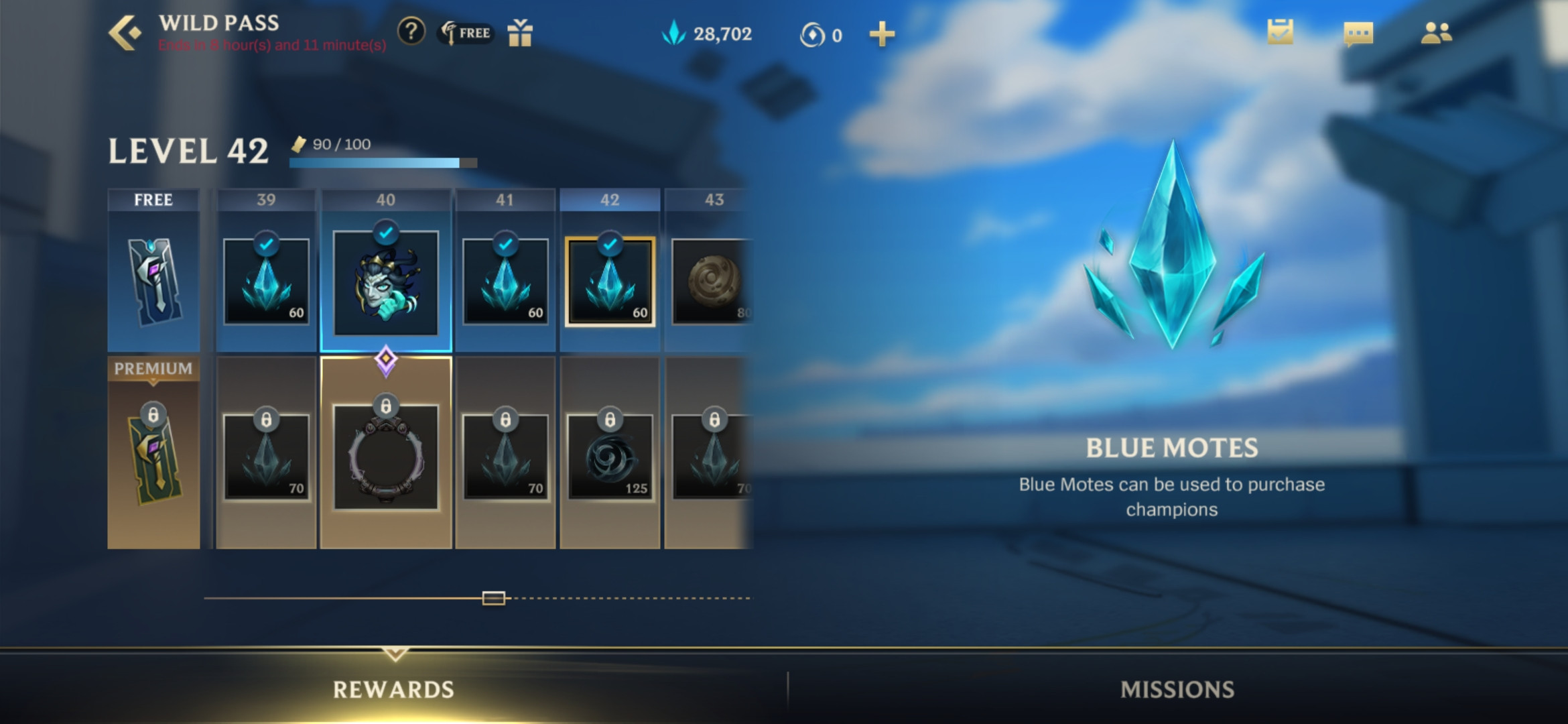The image size is (1568, 724).
Task: Open the chat bubble icon
Action: pyautogui.click(x=1358, y=34)
